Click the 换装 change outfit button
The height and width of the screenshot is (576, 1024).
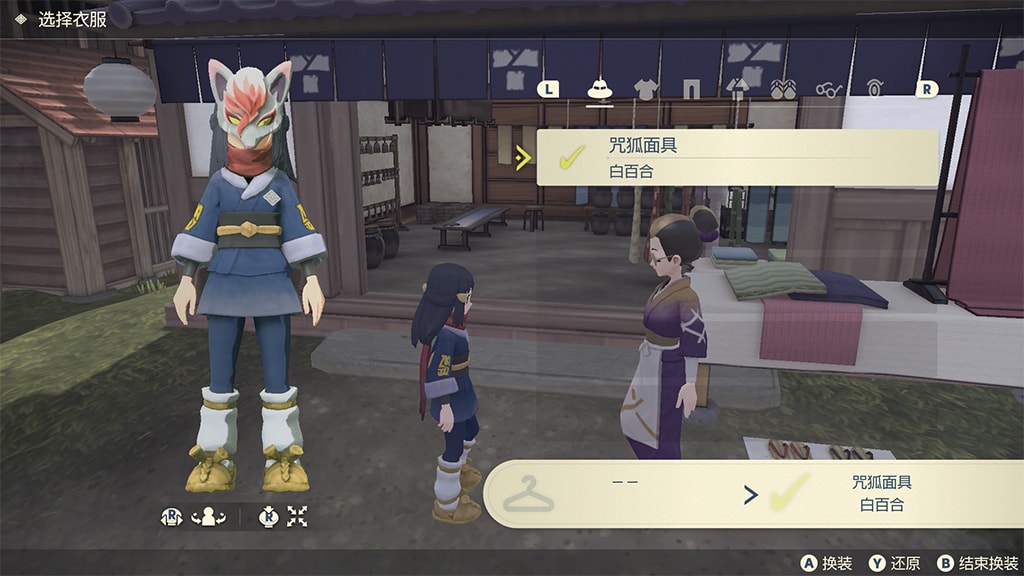pyautogui.click(x=827, y=563)
